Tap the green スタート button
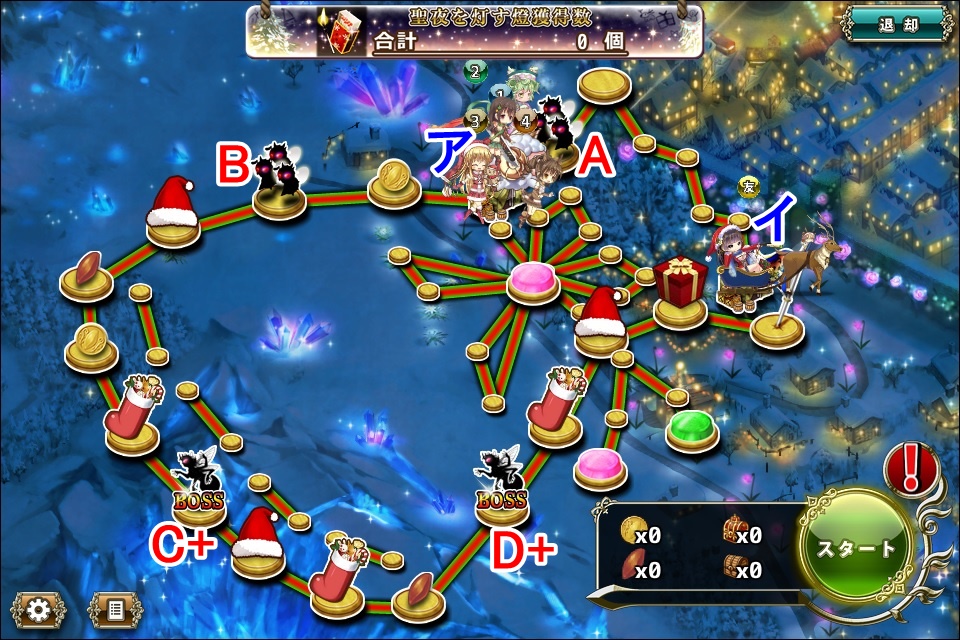 pos(857,548)
